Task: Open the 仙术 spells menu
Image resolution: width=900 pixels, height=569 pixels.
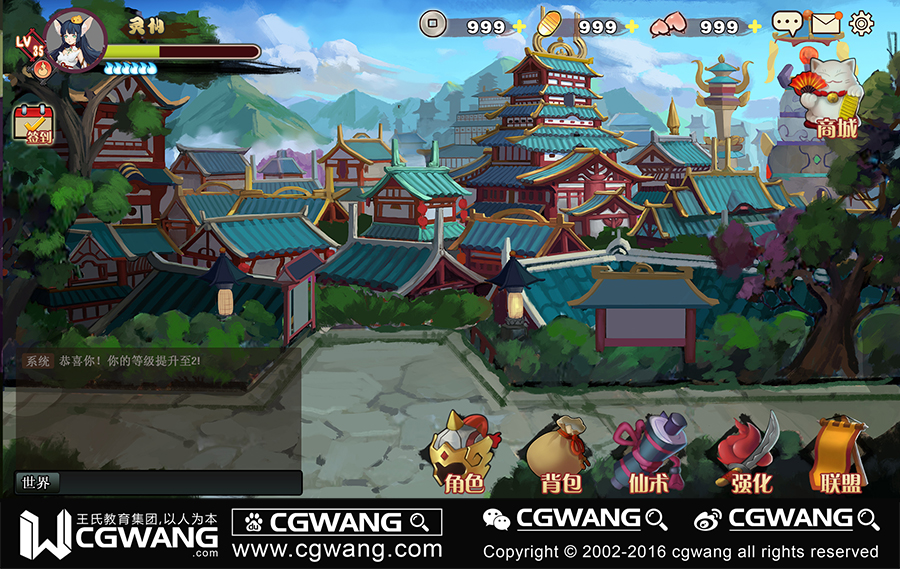Action: (x=650, y=455)
